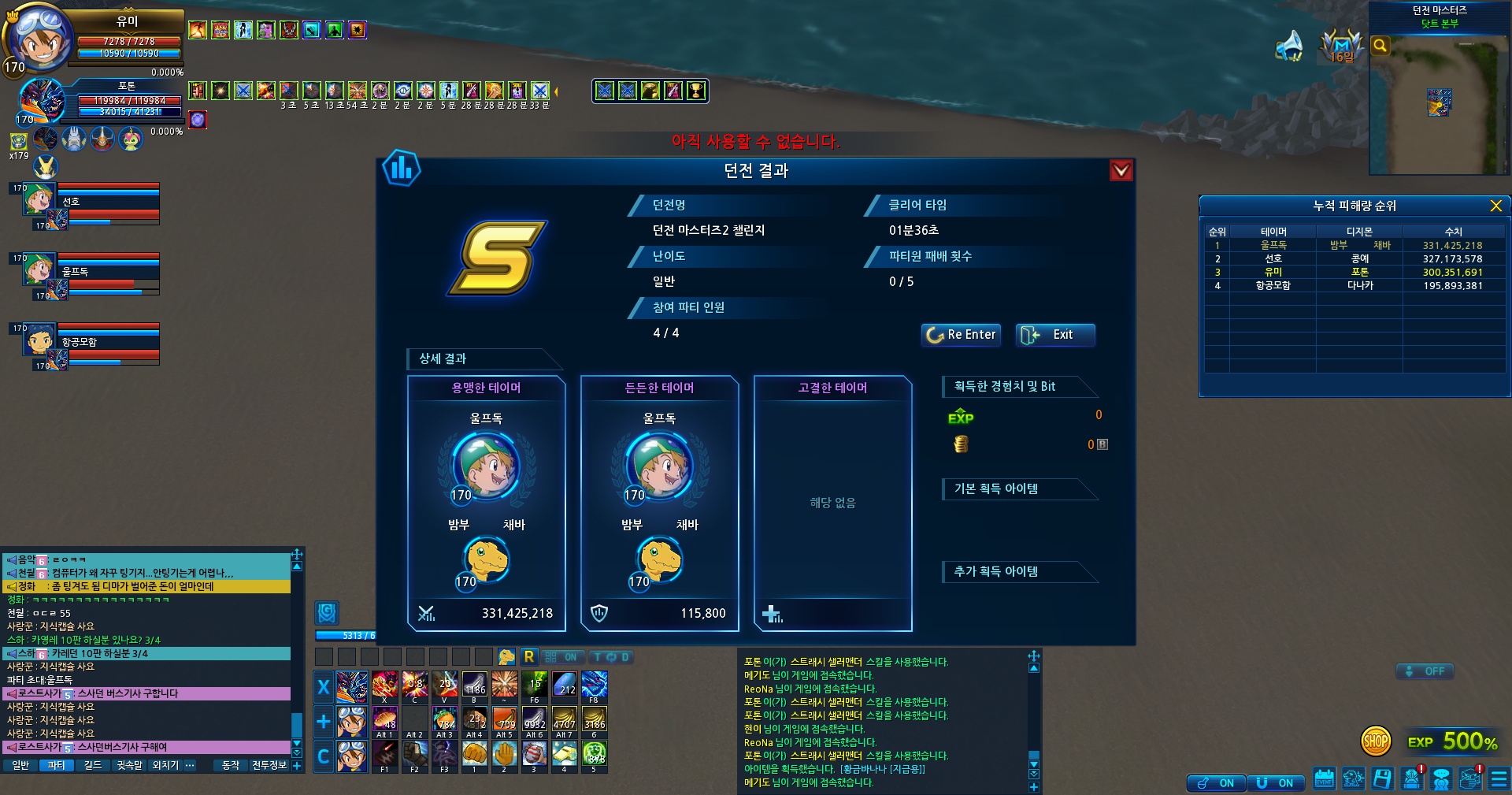1512x795 pixels.
Task: Toggle the potion auto-use ON switch
Action: (1217, 782)
